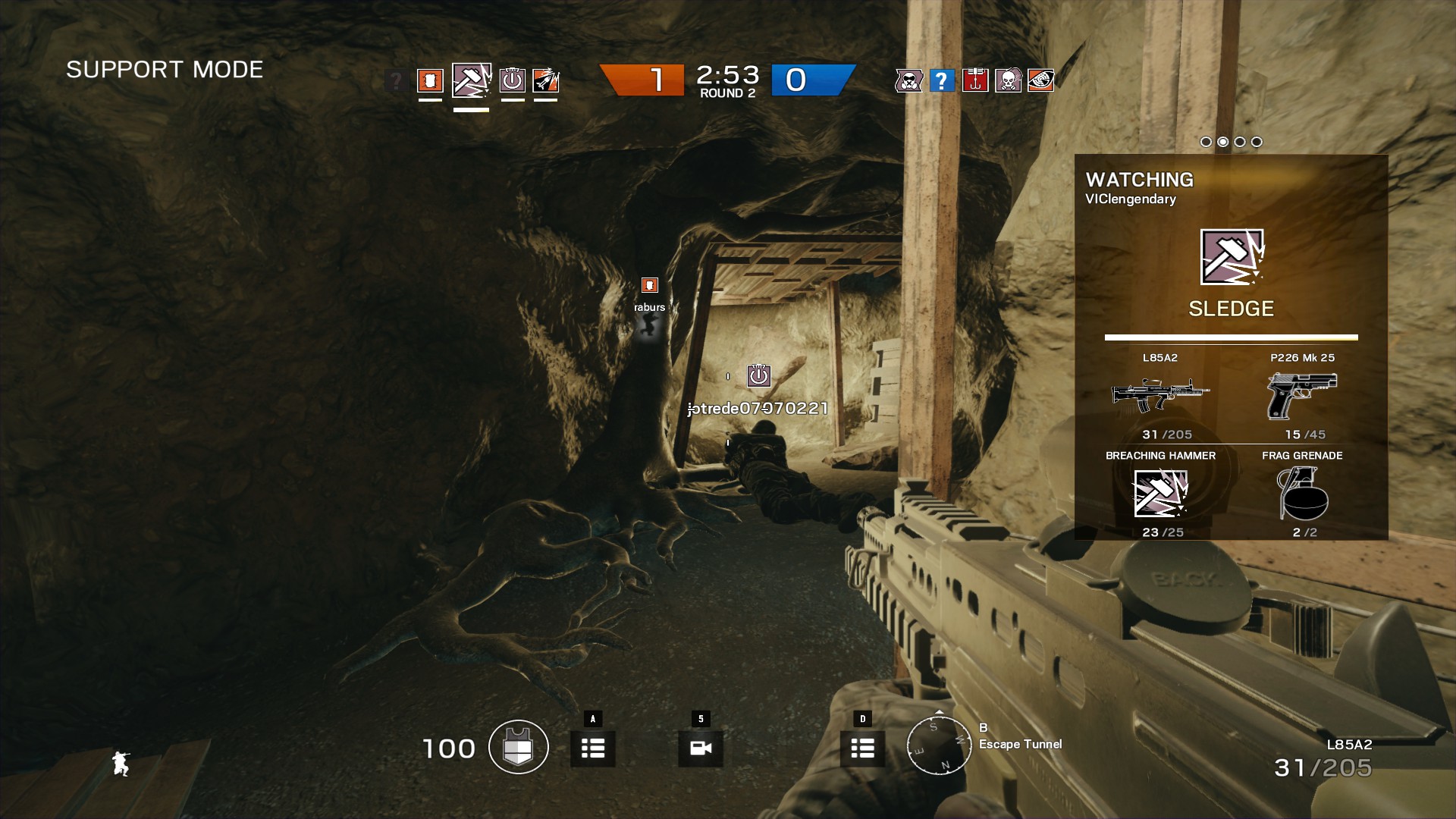Select the orange armor-panel operator icon in the roster
This screenshot has height=819, width=1456.
point(430,80)
